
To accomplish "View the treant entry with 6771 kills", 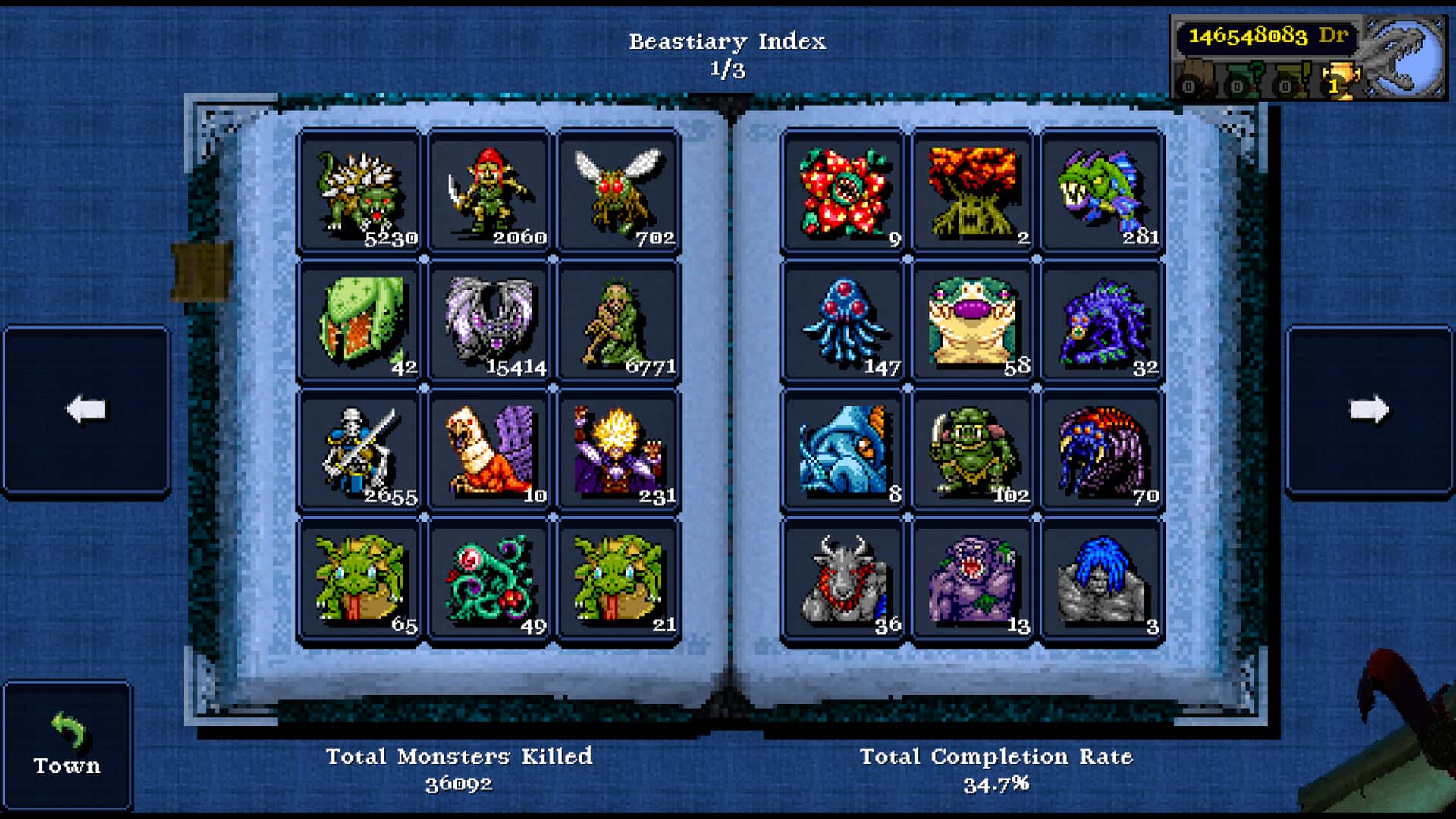I will [618, 321].
